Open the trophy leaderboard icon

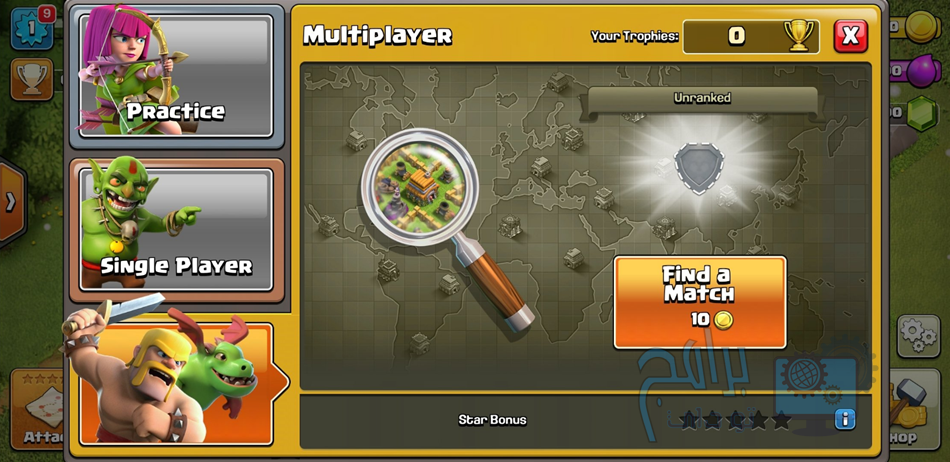click(x=31, y=79)
